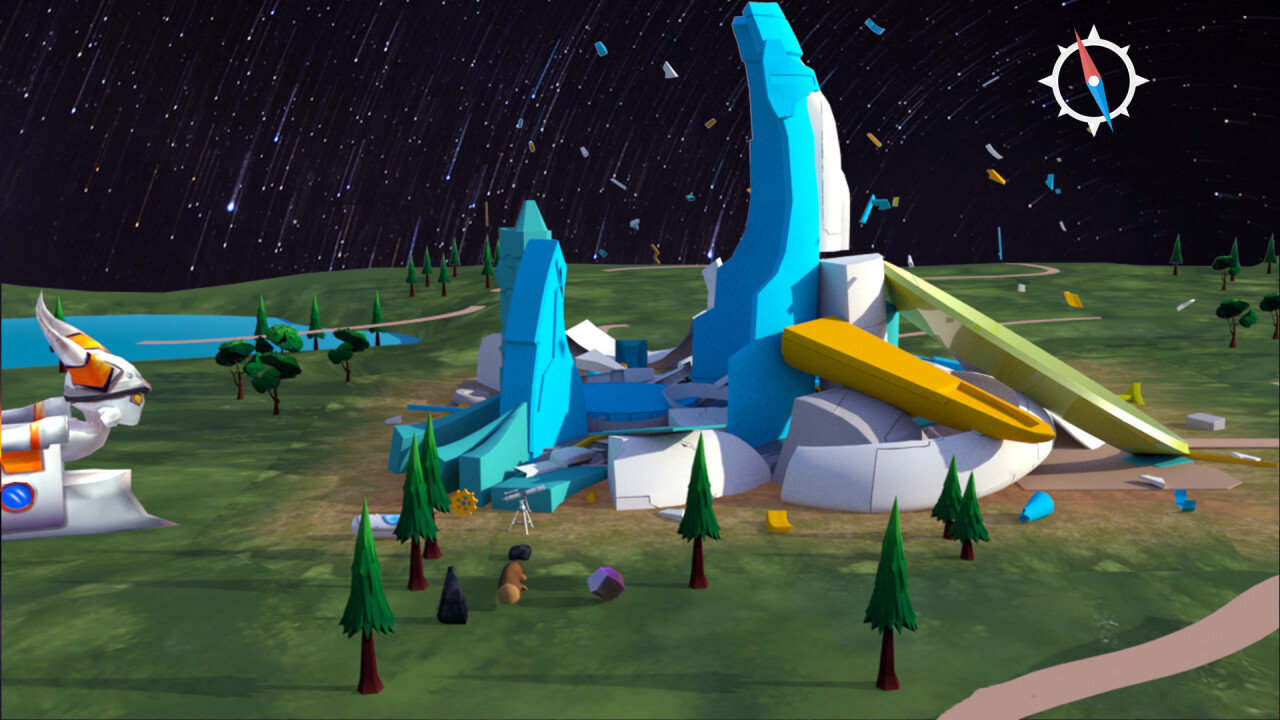Click the compass icon
Screen dimensions: 1280x720
[1092, 80]
